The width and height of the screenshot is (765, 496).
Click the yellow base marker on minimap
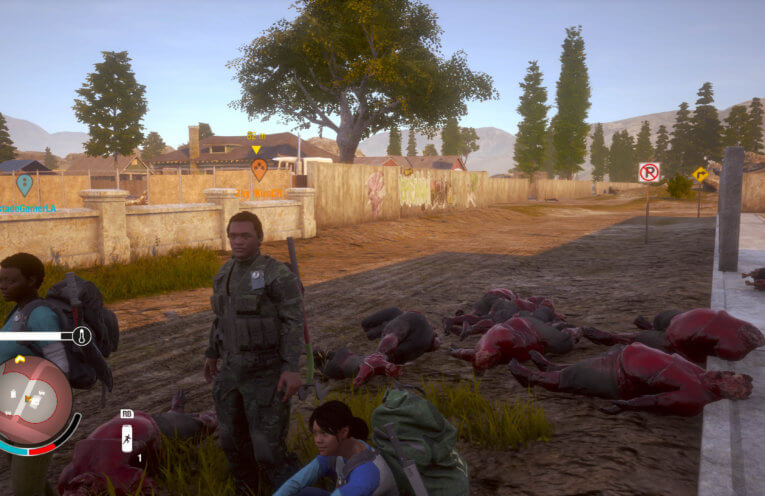[x=21, y=359]
